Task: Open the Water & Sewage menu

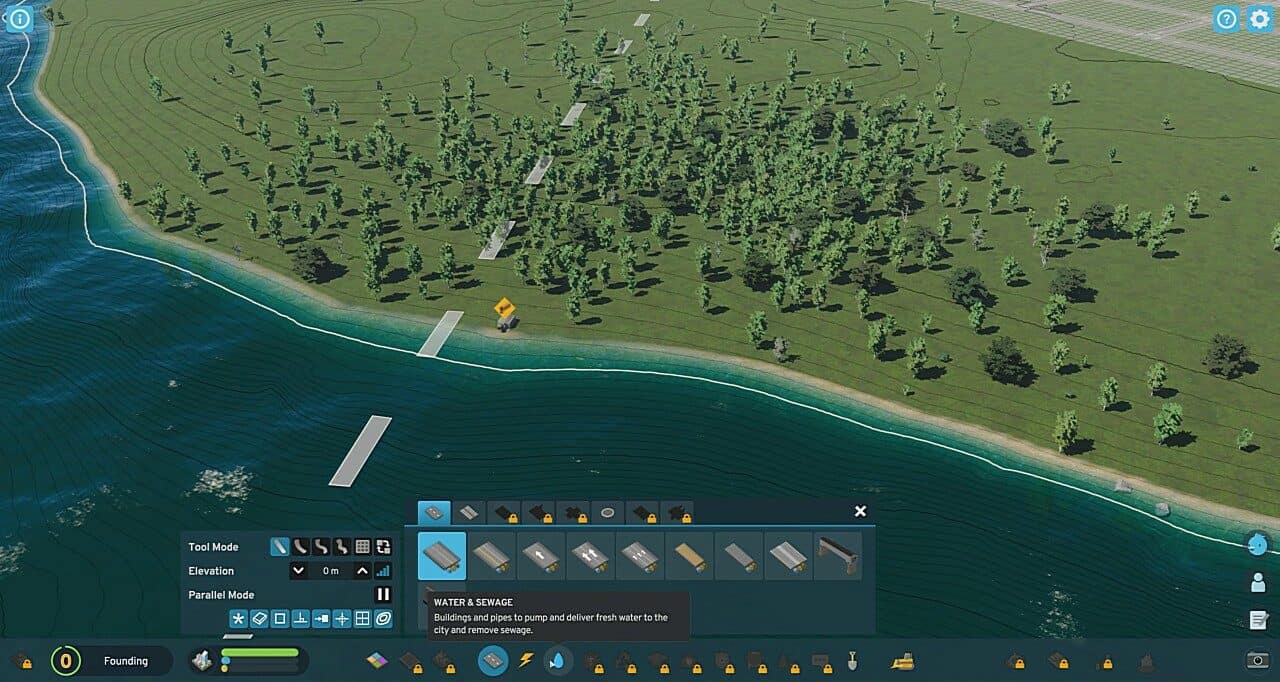Action: pos(558,661)
